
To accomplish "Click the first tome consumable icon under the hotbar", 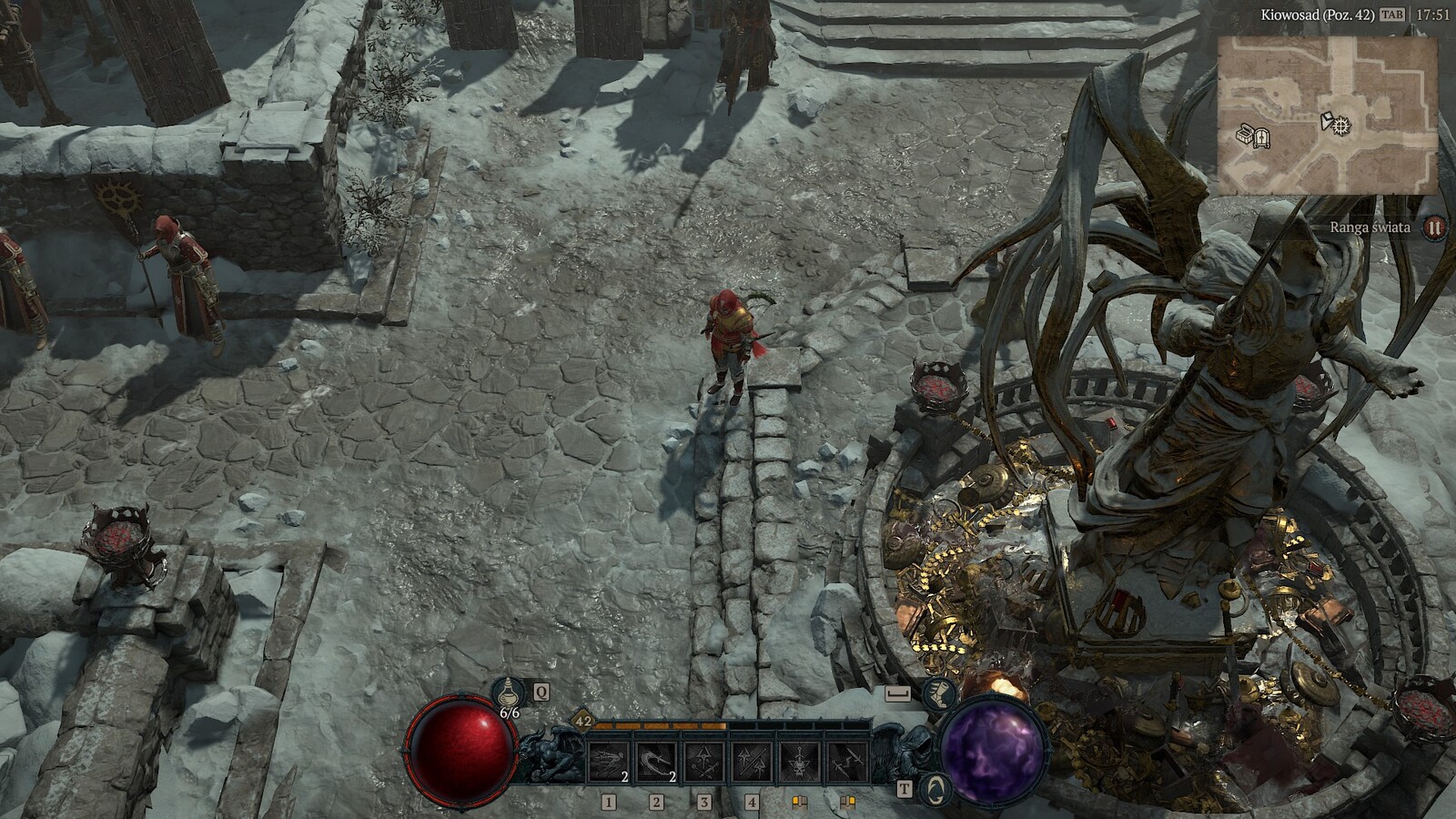I will (799, 802).
